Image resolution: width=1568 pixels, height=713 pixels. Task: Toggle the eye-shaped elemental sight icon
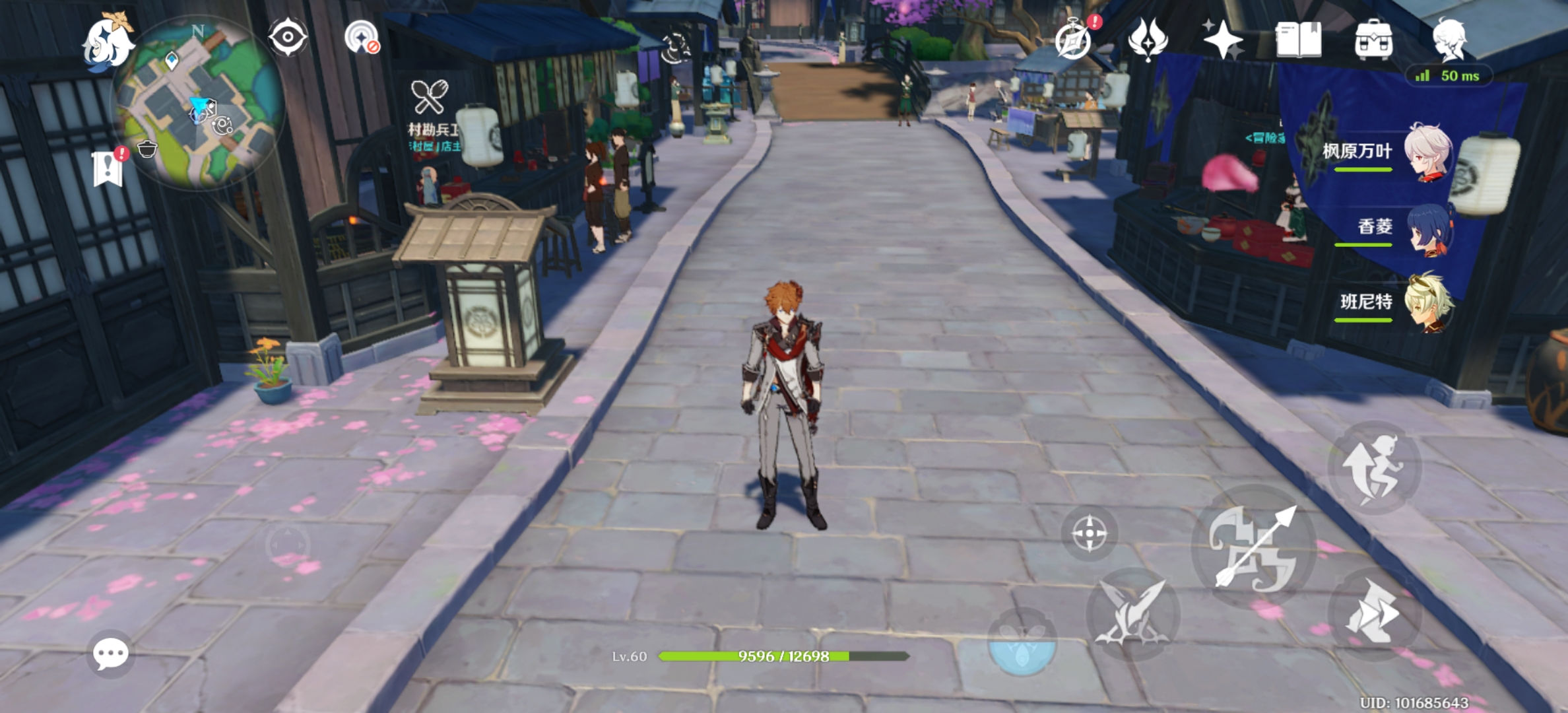click(x=288, y=37)
